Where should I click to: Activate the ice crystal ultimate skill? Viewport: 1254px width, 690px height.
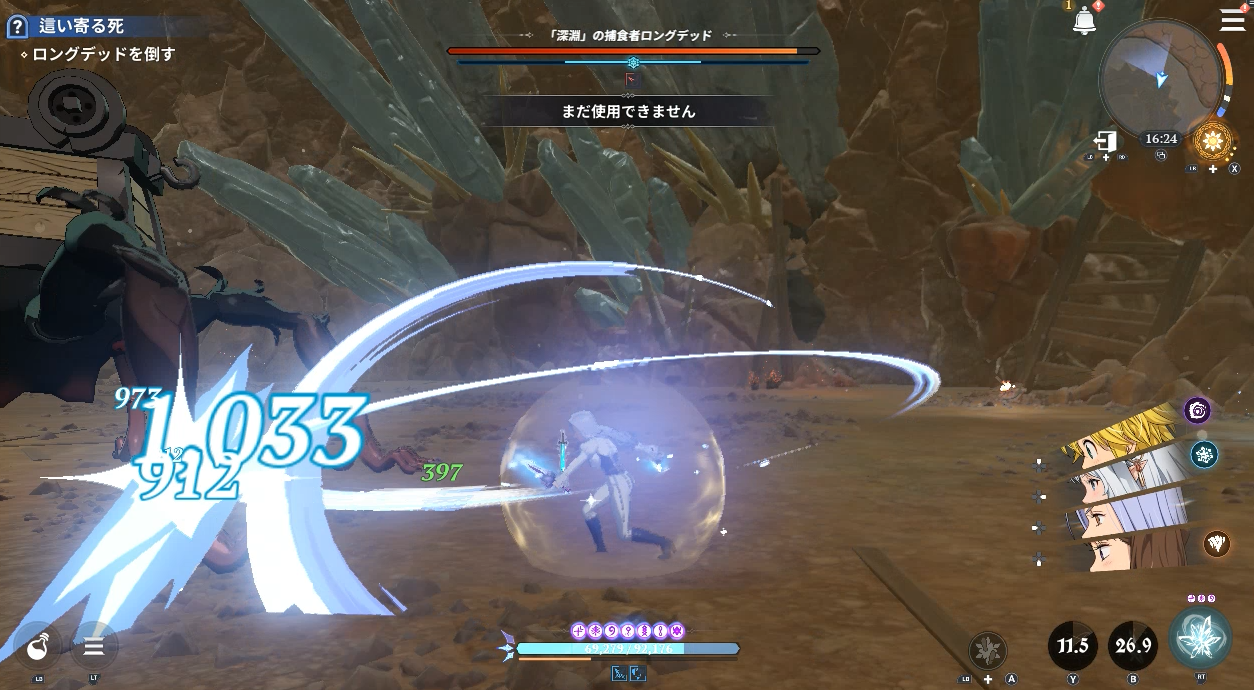pos(1200,639)
